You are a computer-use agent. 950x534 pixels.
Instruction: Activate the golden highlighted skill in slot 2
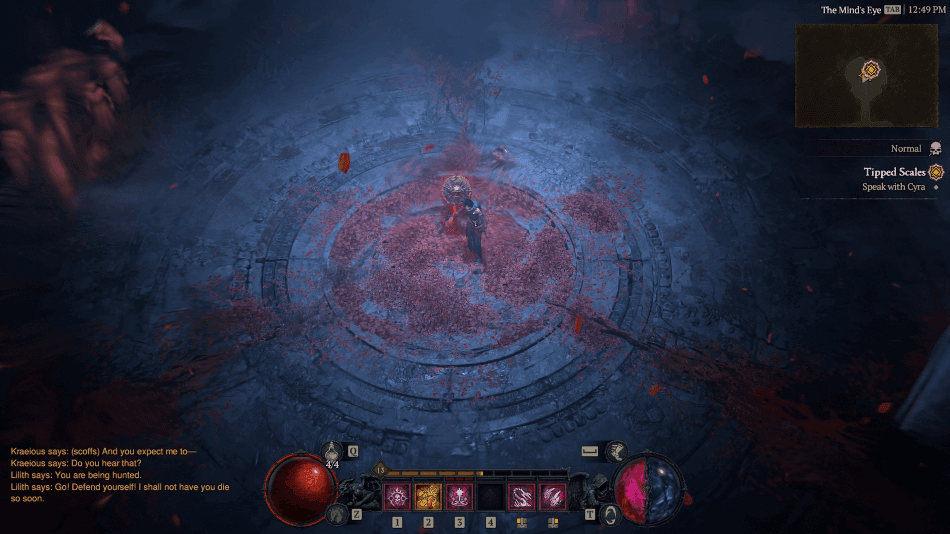point(428,496)
